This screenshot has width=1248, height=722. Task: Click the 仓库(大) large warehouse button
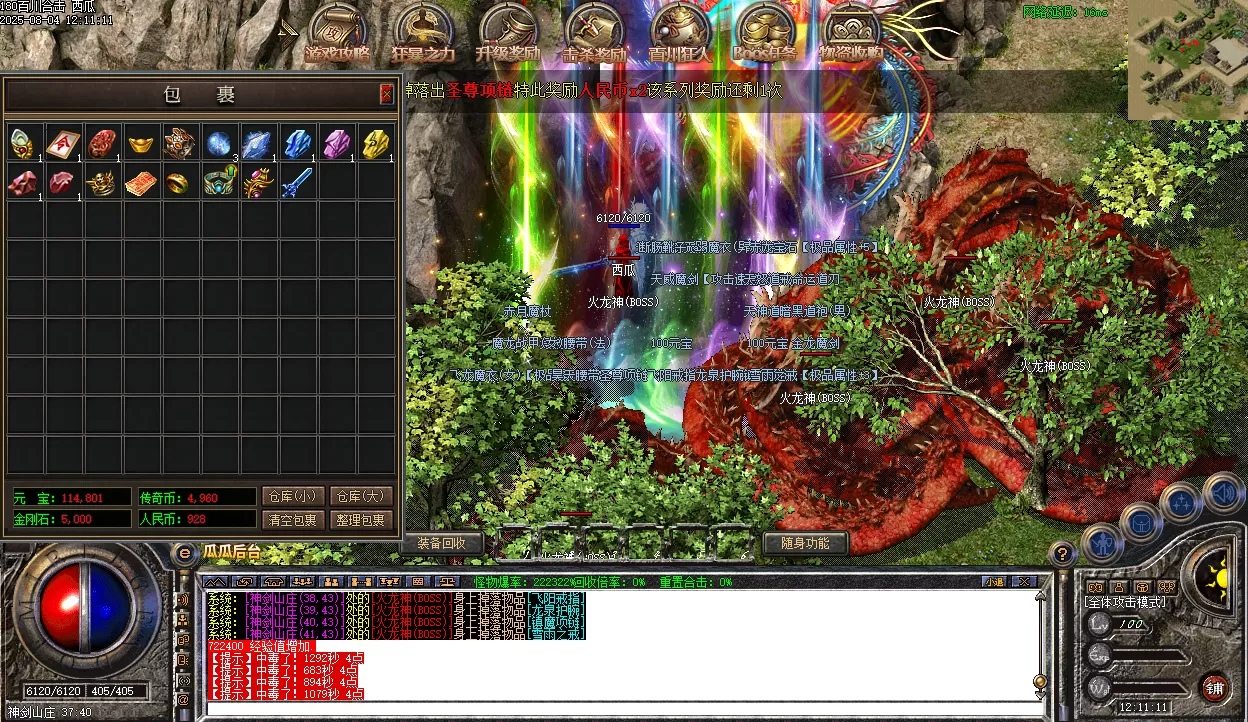[x=360, y=497]
